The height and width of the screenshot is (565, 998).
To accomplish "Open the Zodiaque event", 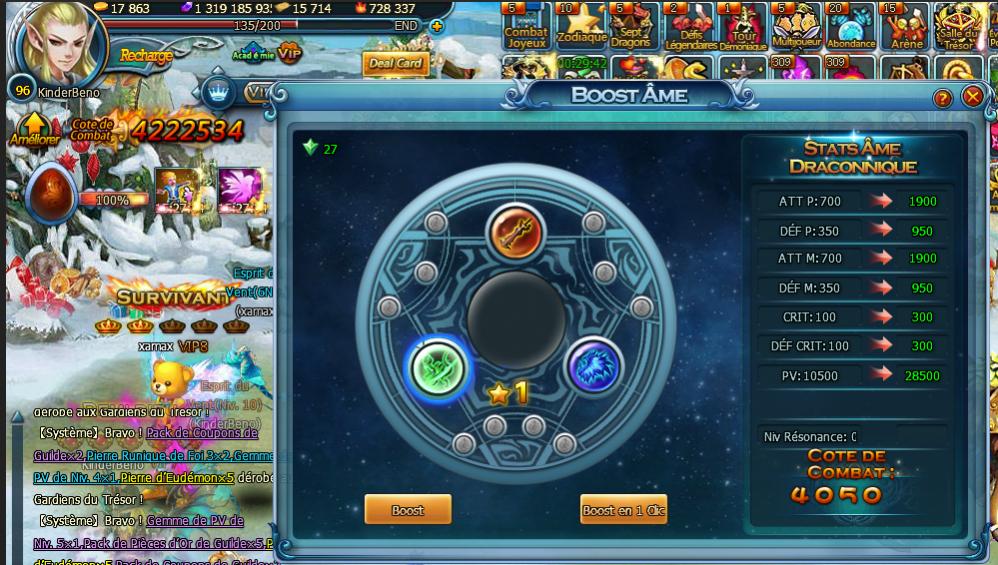I will pyautogui.click(x=582, y=27).
